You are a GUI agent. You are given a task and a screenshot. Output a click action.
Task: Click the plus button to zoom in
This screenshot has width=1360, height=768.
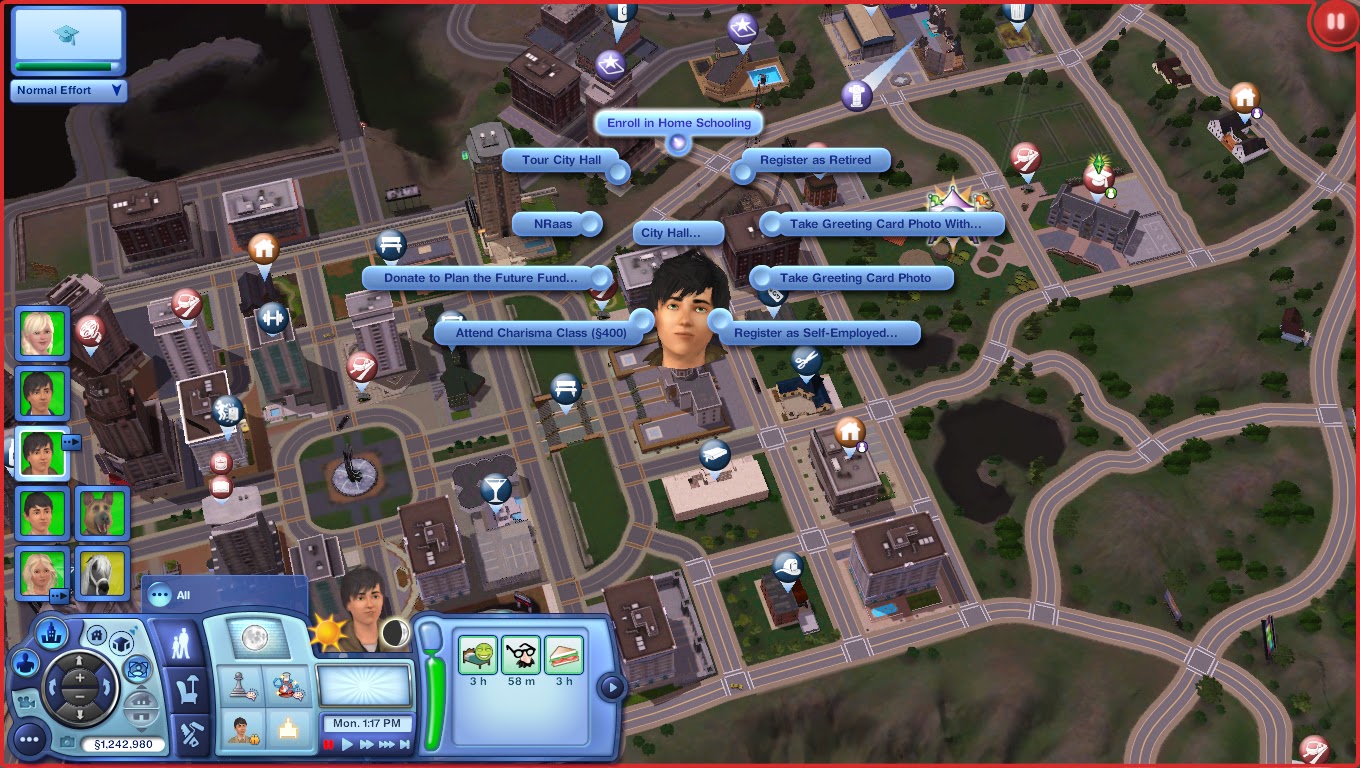81,678
